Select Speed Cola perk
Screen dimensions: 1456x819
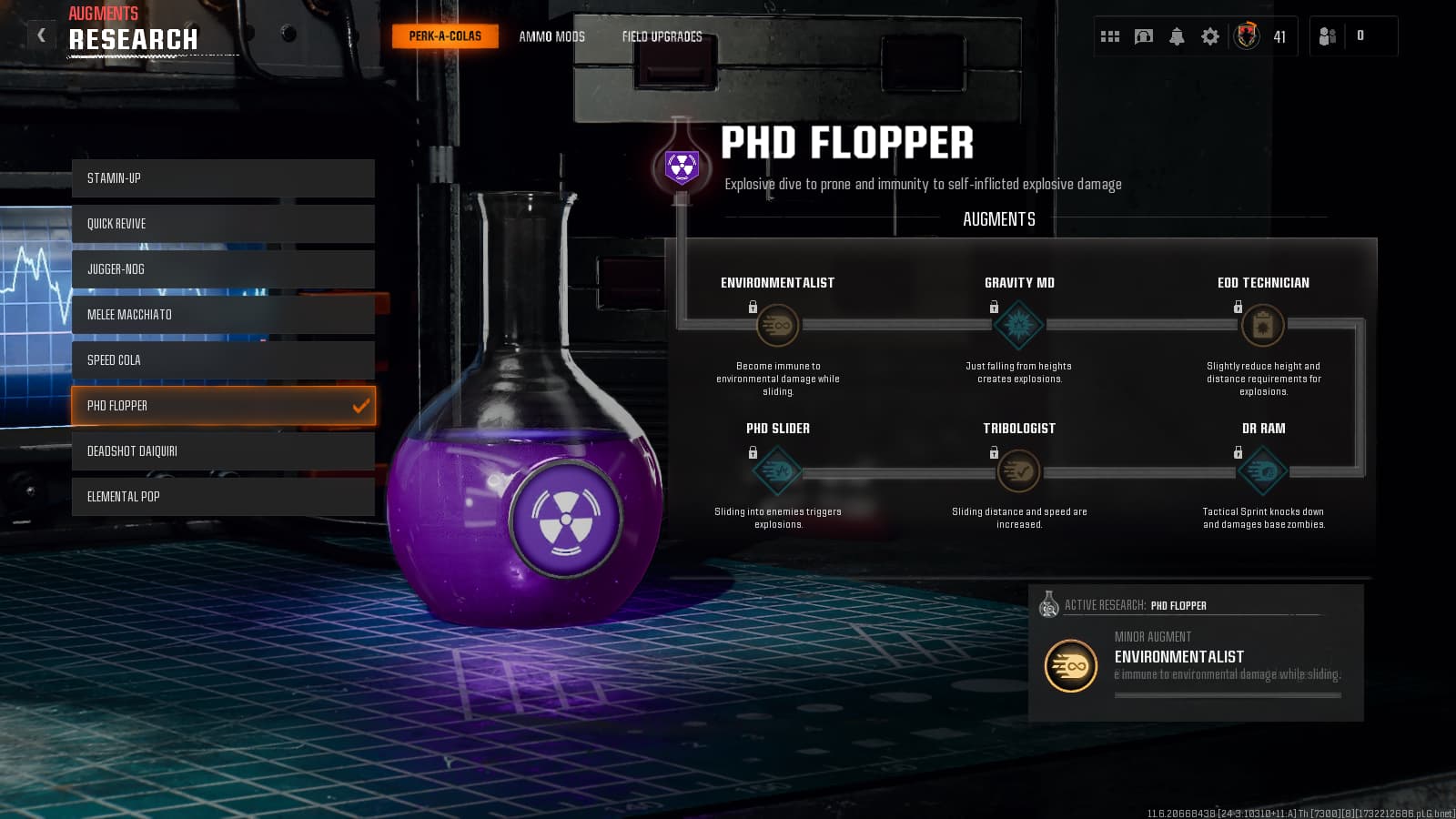click(223, 360)
